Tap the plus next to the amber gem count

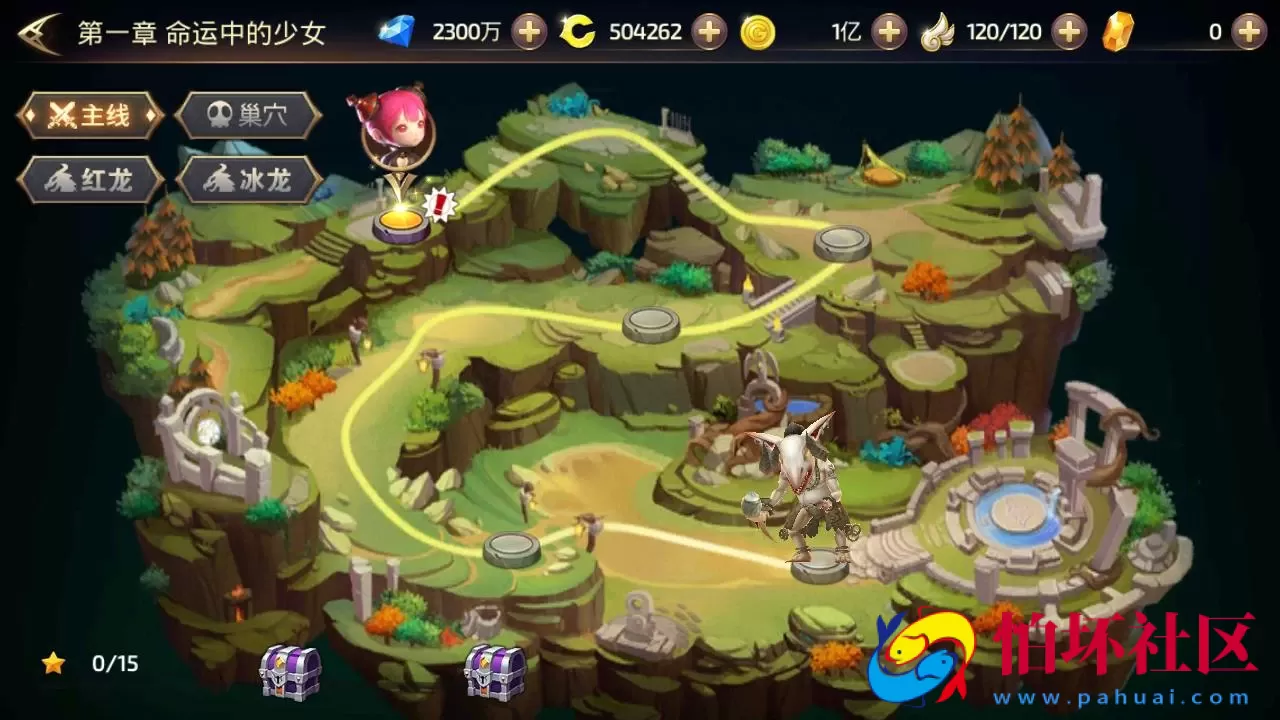pyautogui.click(x=1248, y=32)
